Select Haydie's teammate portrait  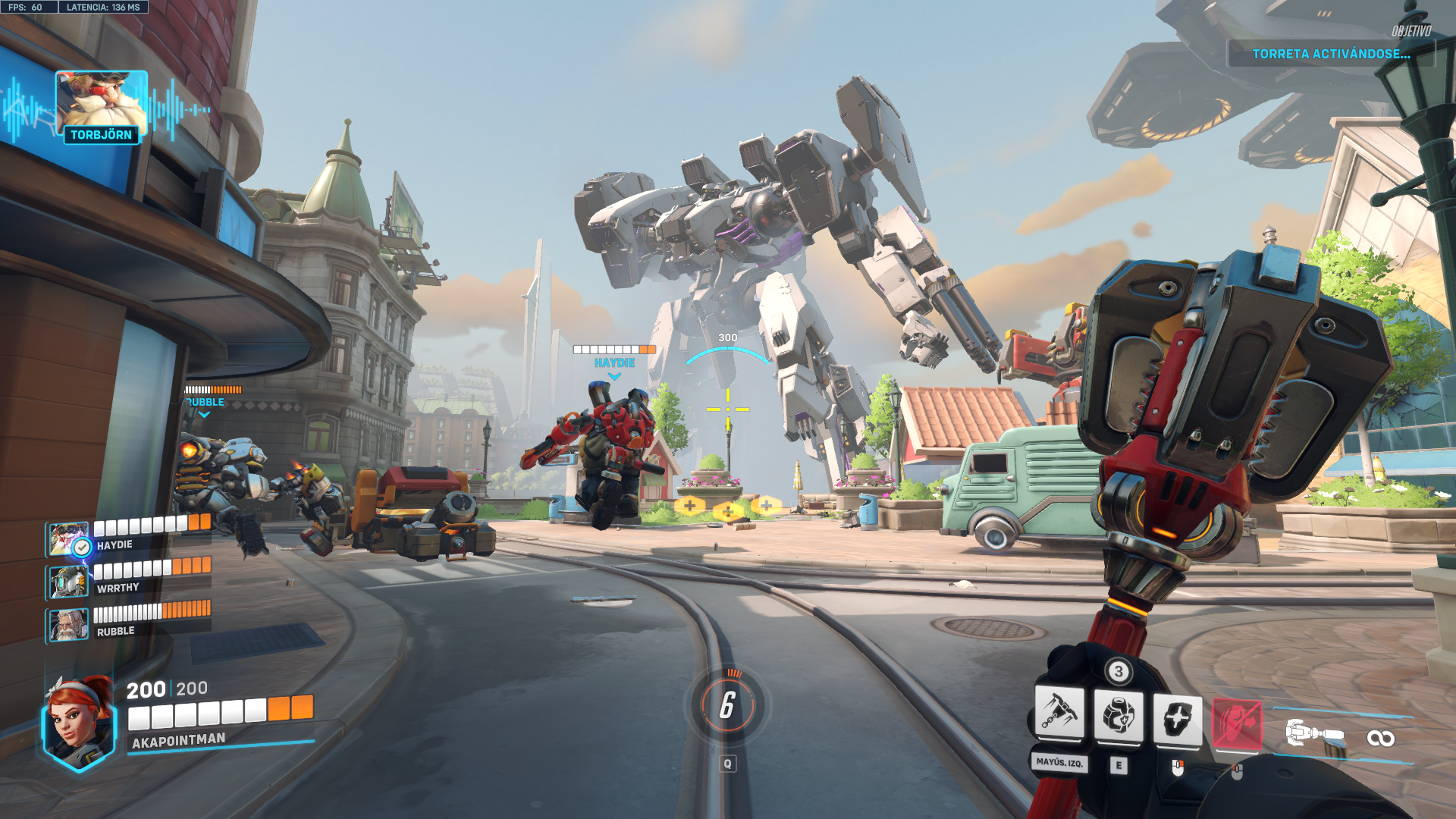[x=67, y=540]
